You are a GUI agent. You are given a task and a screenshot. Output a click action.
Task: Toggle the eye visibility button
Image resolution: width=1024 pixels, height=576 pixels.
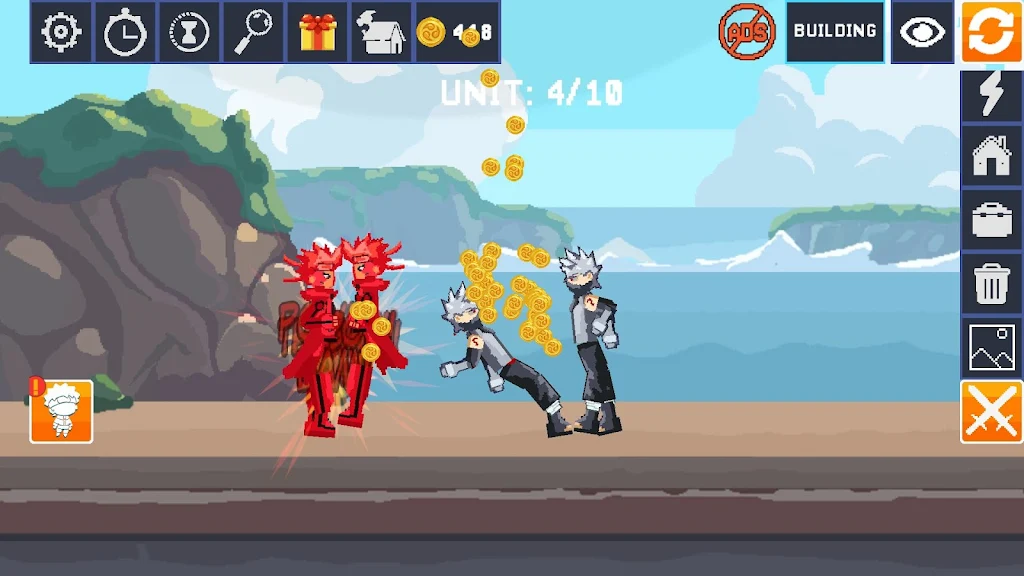point(922,32)
